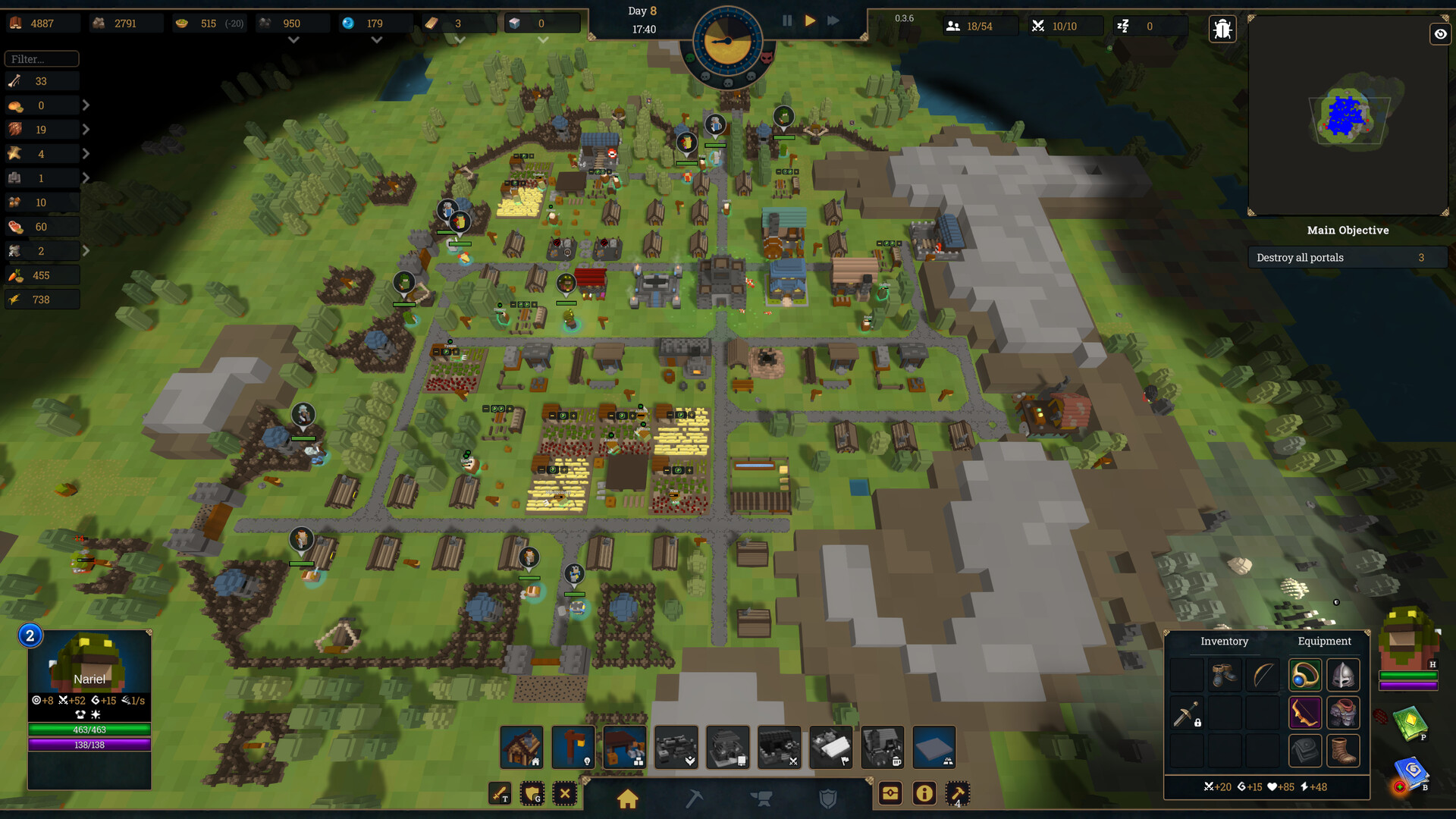Image resolution: width=1456 pixels, height=819 pixels.
Task: Toggle the eye visibility icon on the minimap
Action: click(x=1439, y=34)
